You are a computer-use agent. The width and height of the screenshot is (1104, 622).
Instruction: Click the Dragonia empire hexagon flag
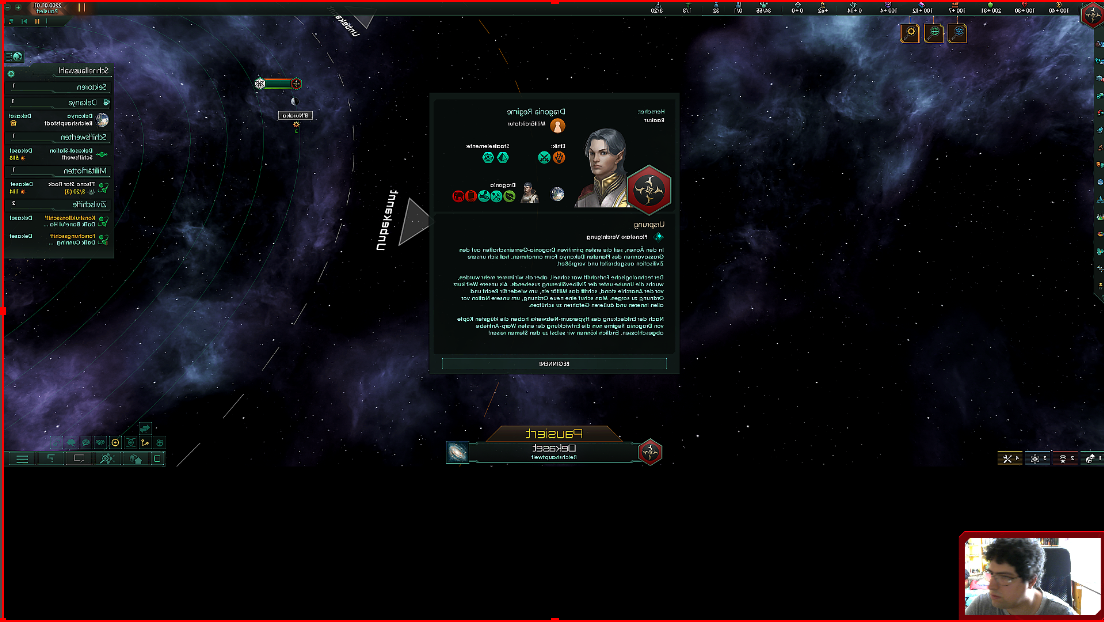click(x=649, y=183)
